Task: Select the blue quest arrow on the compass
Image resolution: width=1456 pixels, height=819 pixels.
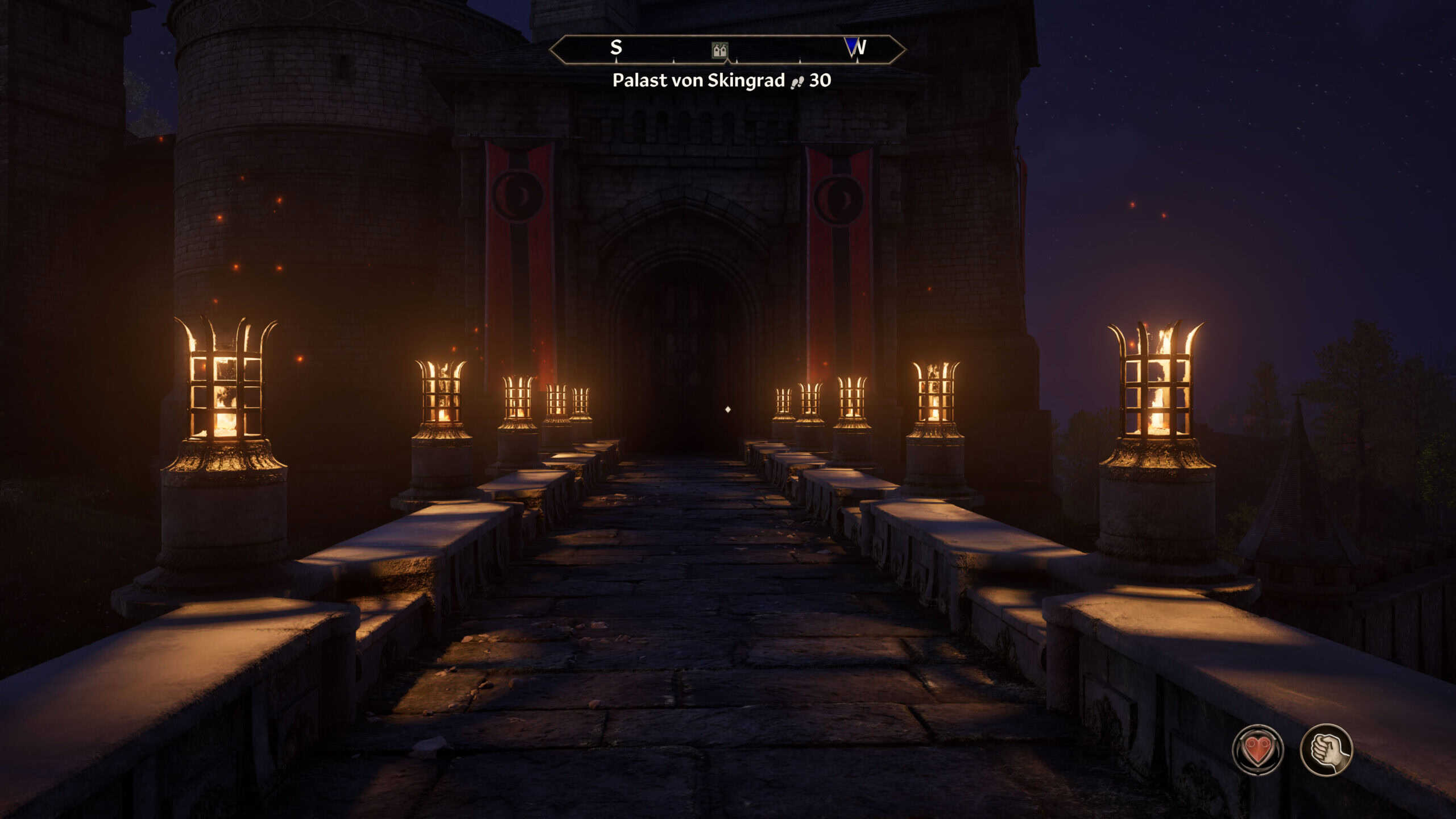Action: [852, 47]
